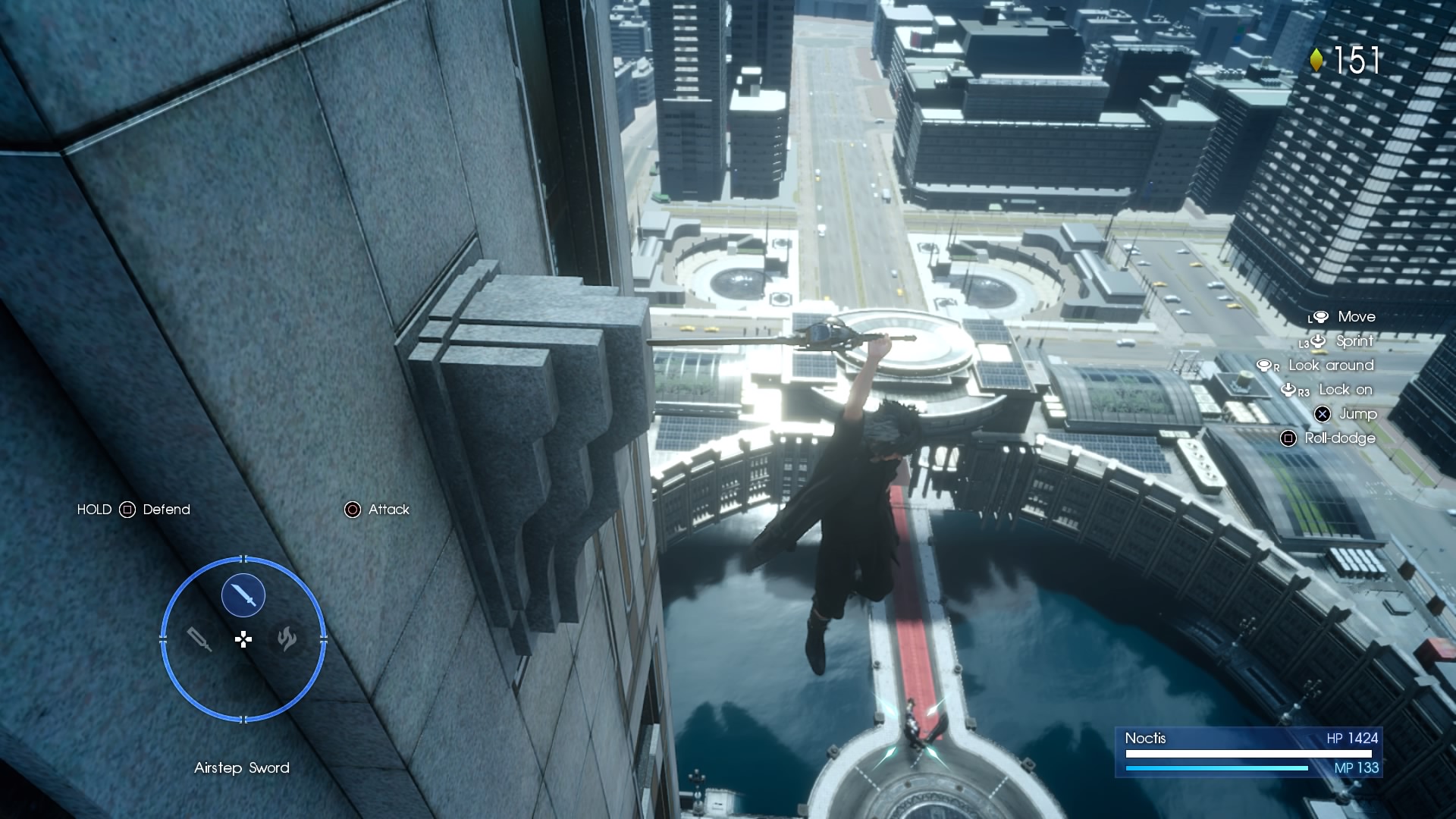
Task: Expand the left notch of the weapon wheel
Action: (162, 638)
